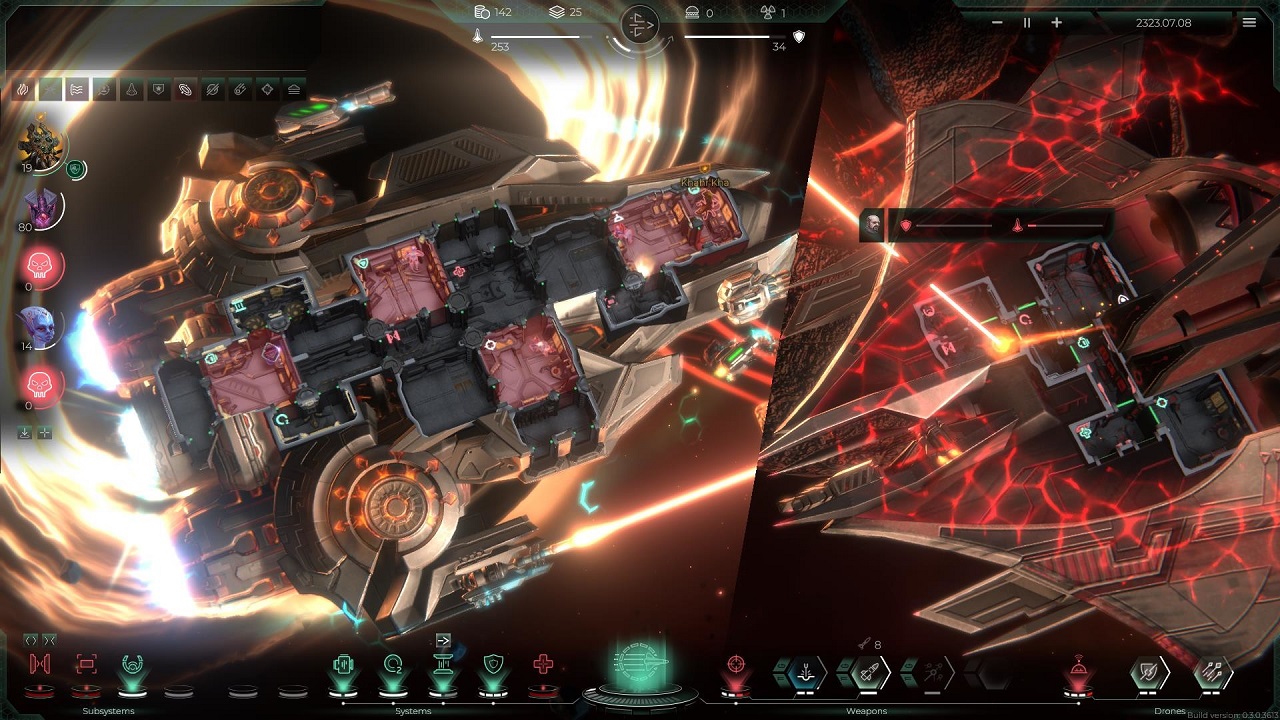Select the oxygen generator system icon

point(392,663)
